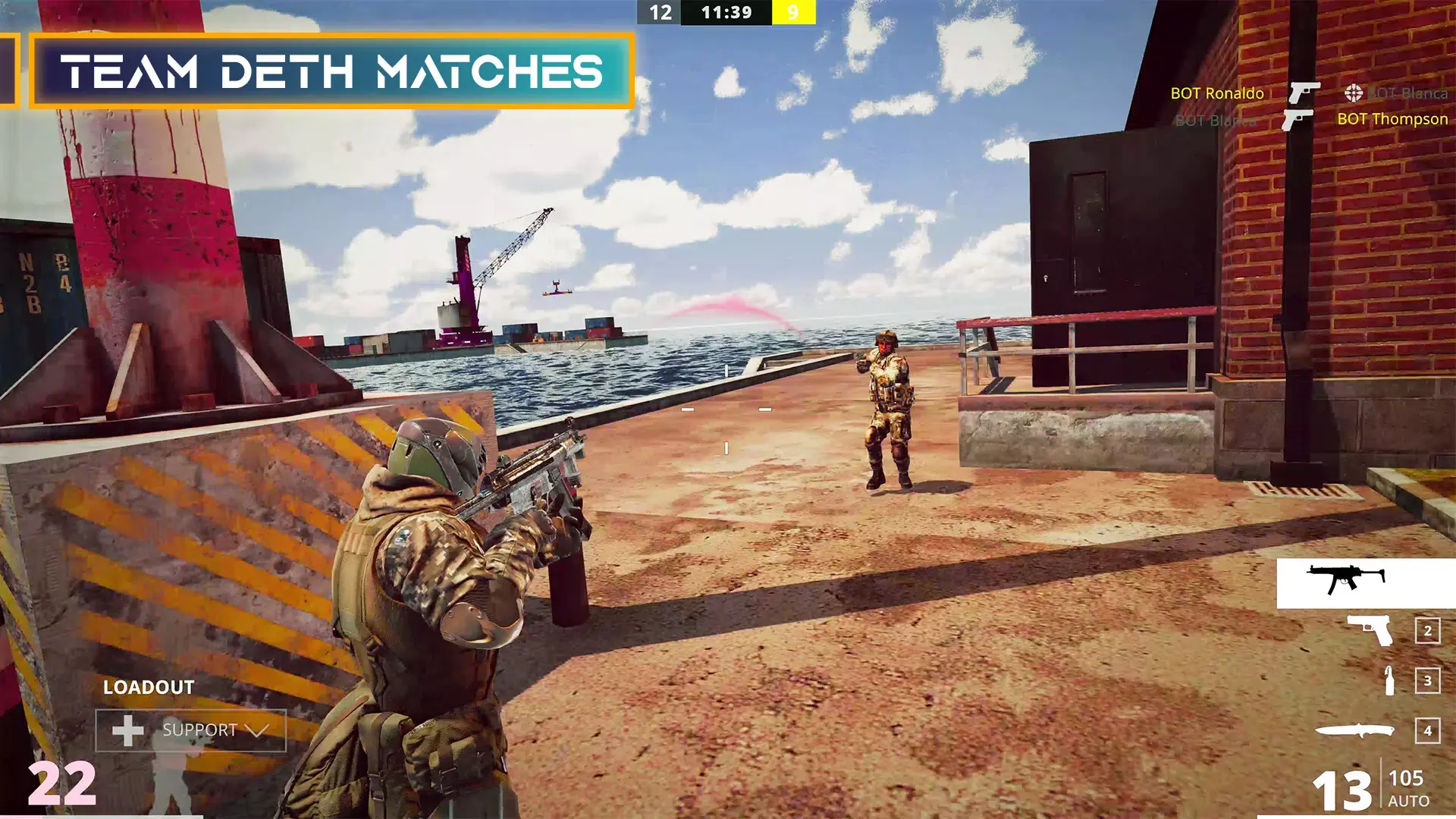This screenshot has width=1456, height=819.
Task: Expand the chevron next to SUPPORT
Action: (258, 731)
